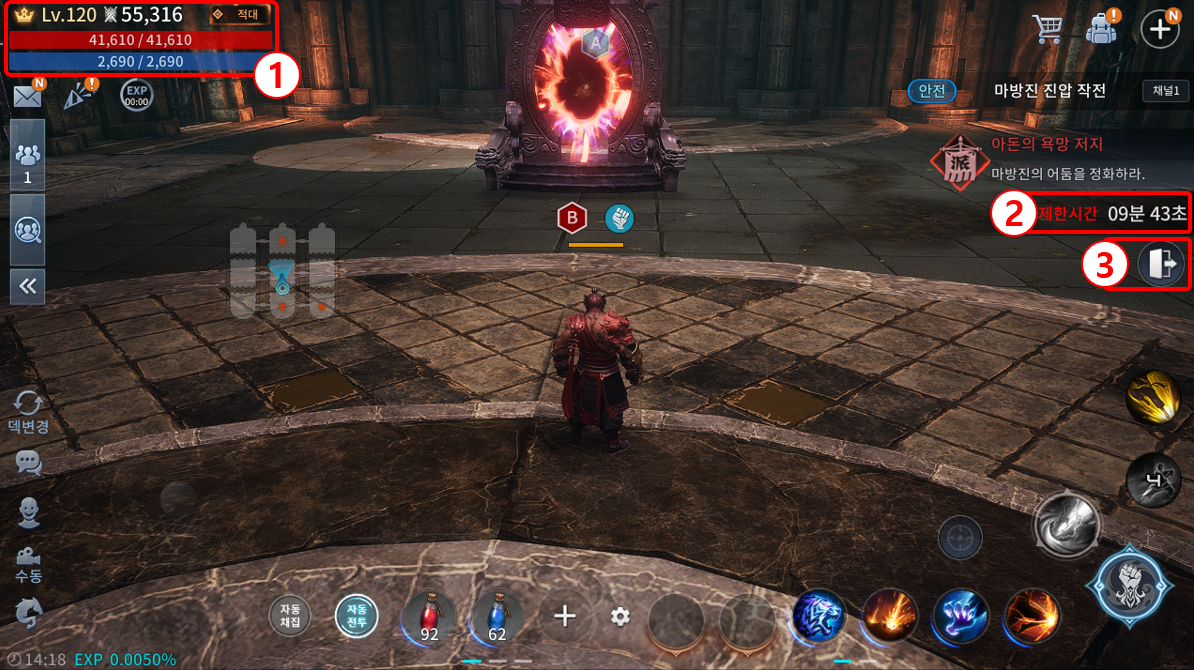The width and height of the screenshot is (1194, 670).
Task: Activate the blue tiger skill
Action: point(819,615)
